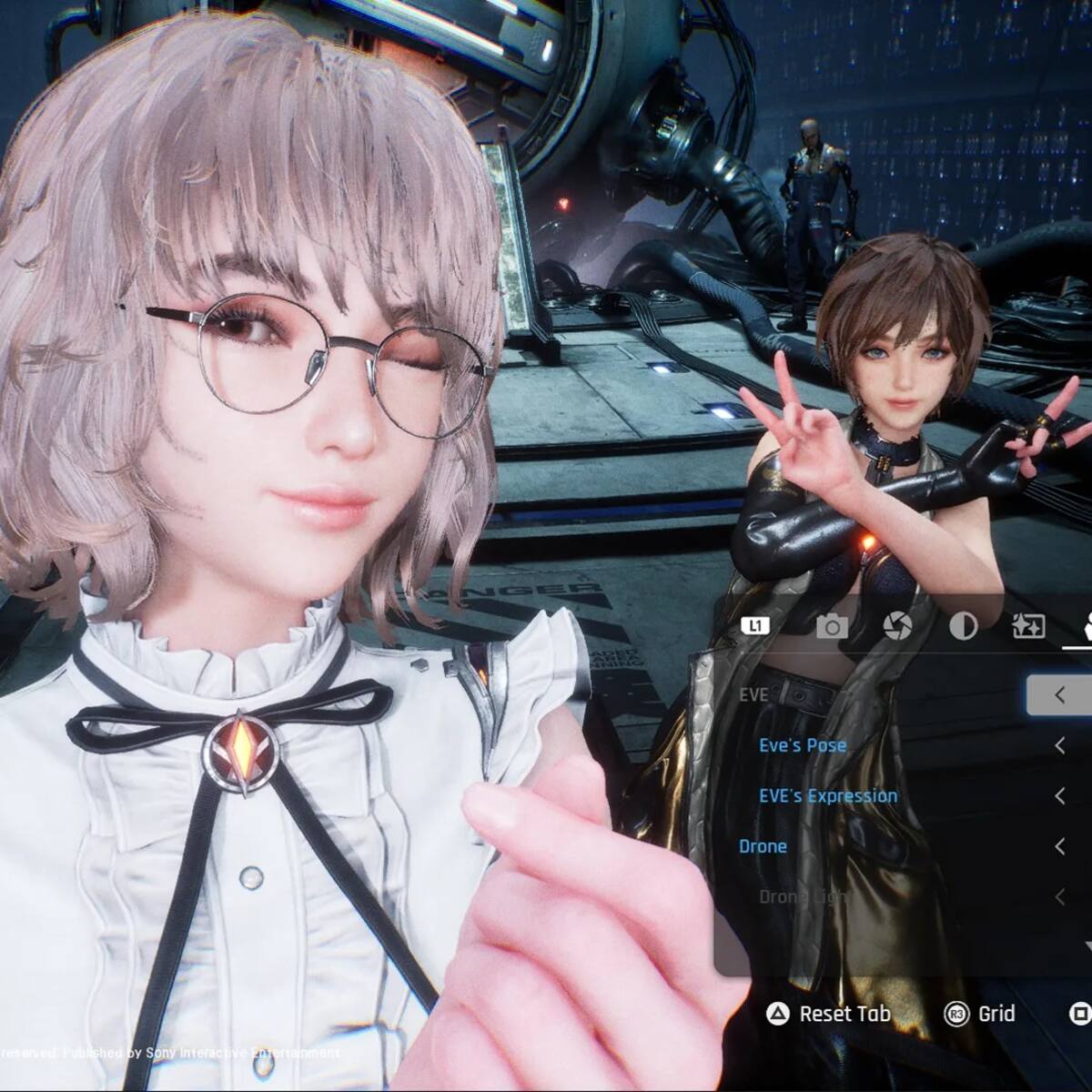1092x1092 pixels.
Task: Select the half-circle contrast tab
Action: pyautogui.click(x=963, y=626)
